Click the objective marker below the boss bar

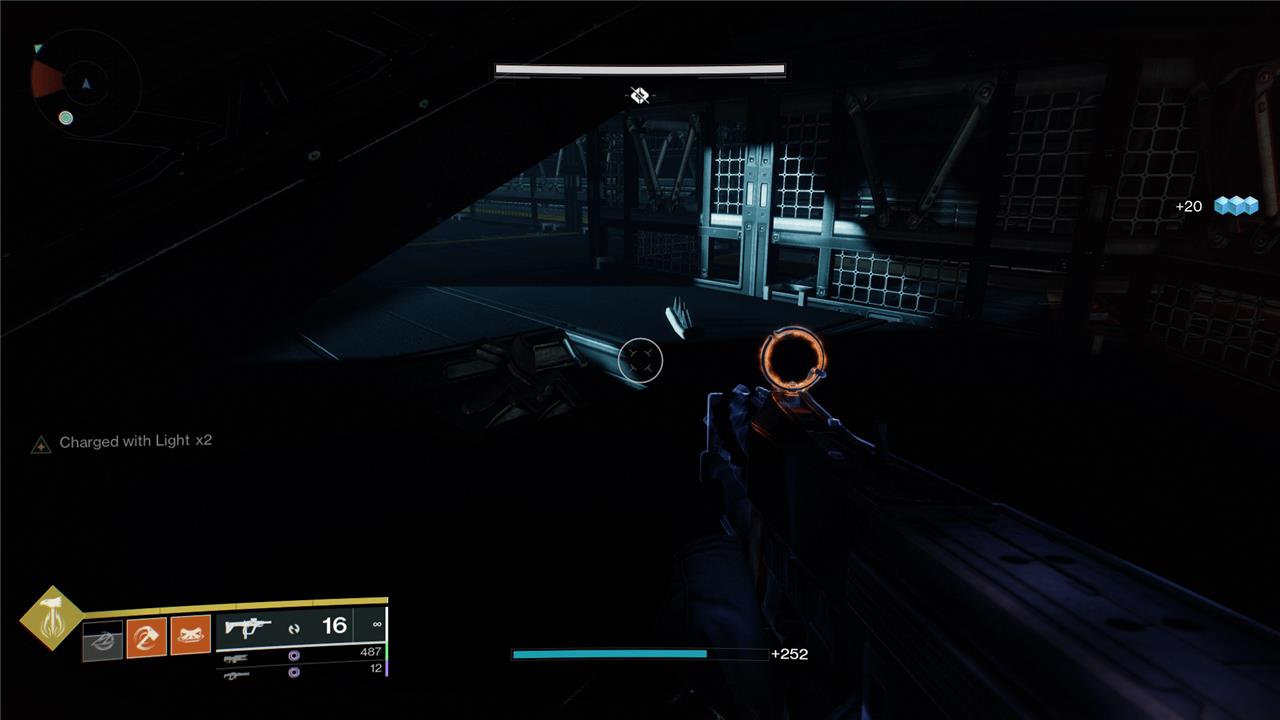pos(640,95)
